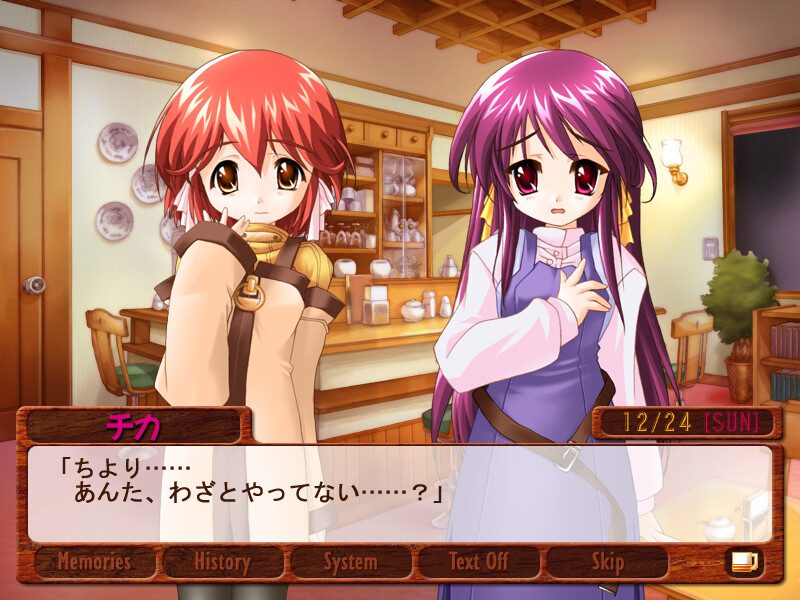Open the Memories menu
This screenshot has height=600, width=800.
pos(96,562)
